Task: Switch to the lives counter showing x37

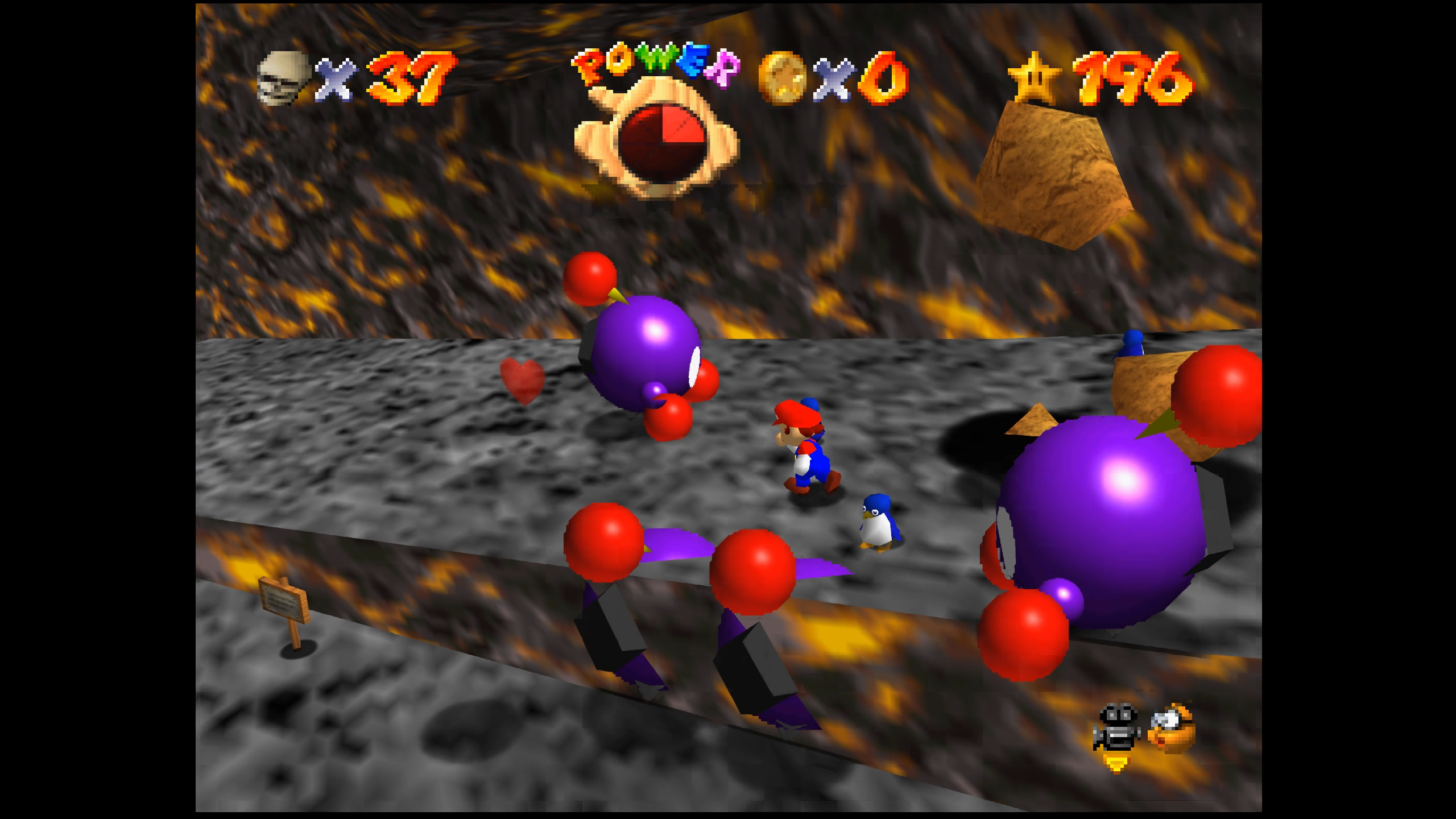Action: [x=412, y=78]
